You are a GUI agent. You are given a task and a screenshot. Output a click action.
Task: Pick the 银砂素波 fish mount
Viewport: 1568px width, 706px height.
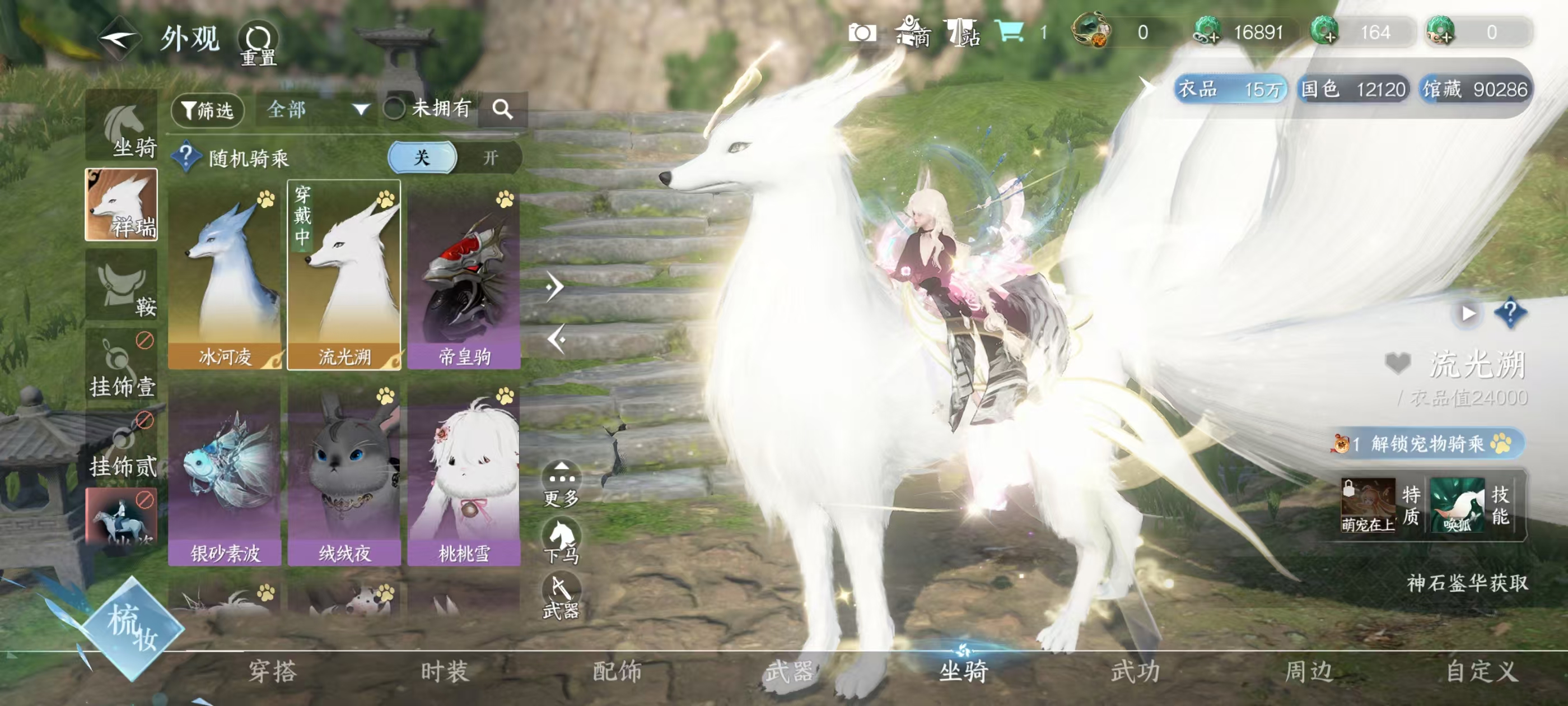(x=225, y=474)
